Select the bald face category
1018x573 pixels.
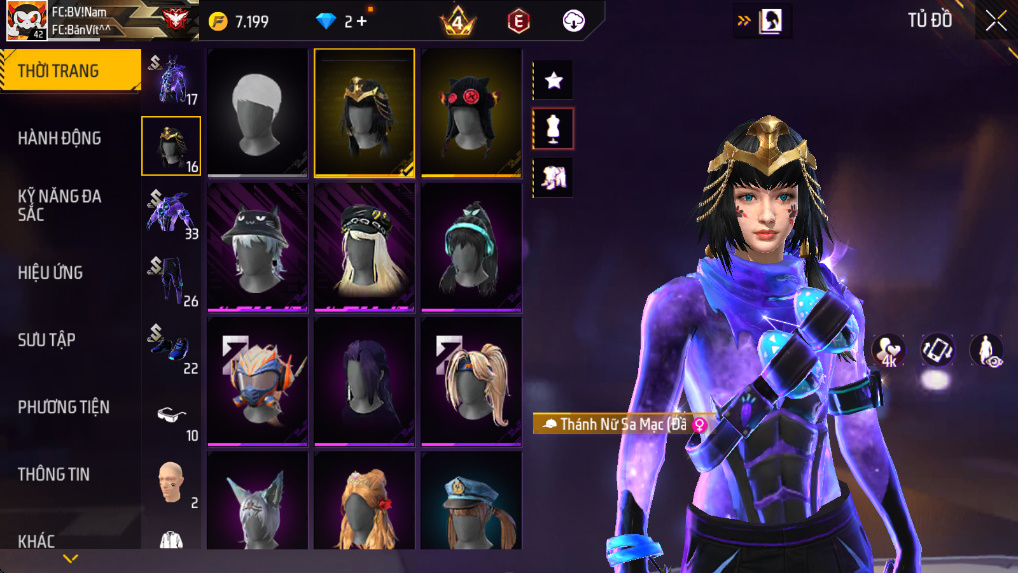pos(171,483)
